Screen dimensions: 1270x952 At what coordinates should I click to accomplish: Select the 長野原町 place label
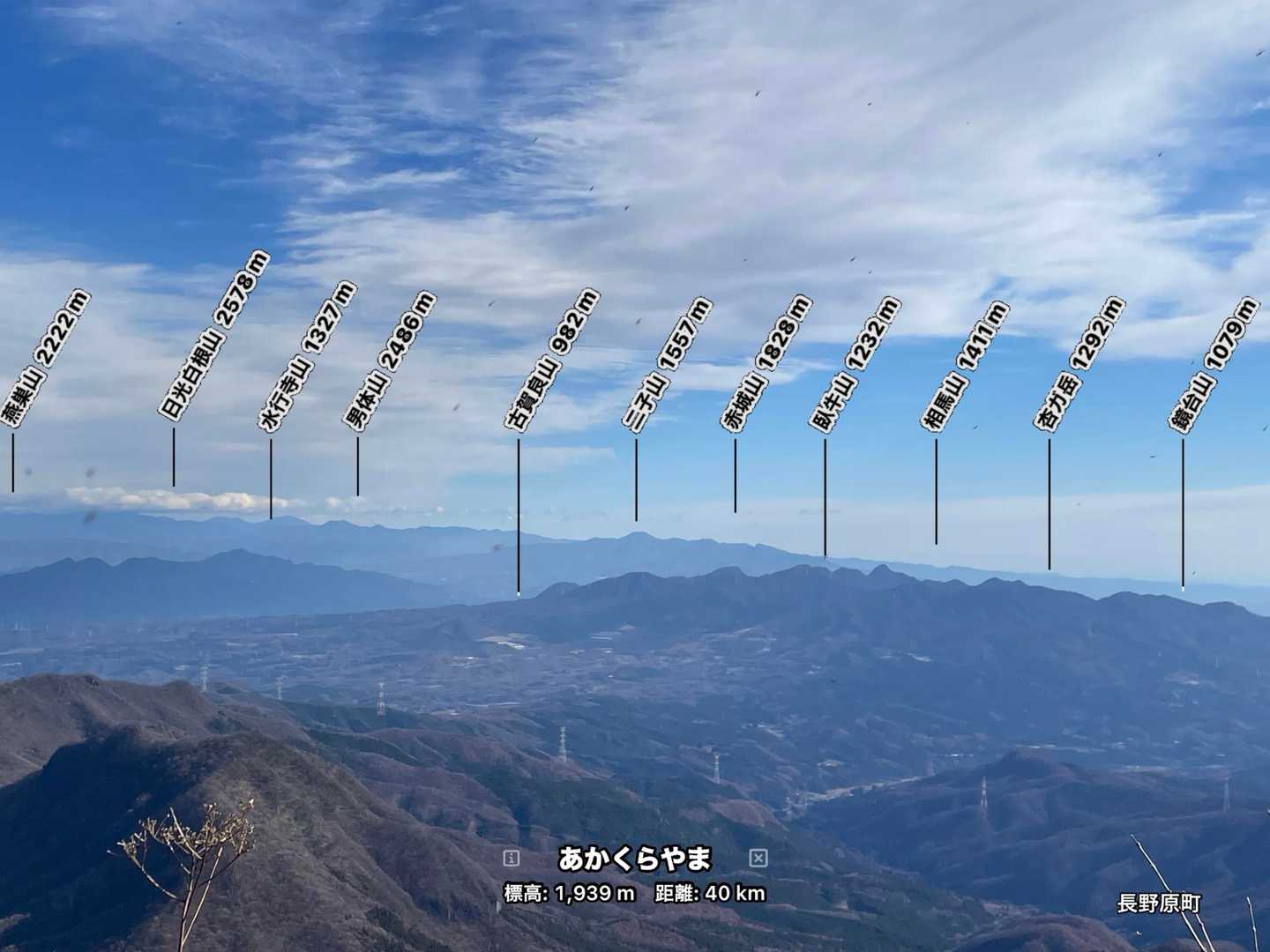(x=1158, y=904)
